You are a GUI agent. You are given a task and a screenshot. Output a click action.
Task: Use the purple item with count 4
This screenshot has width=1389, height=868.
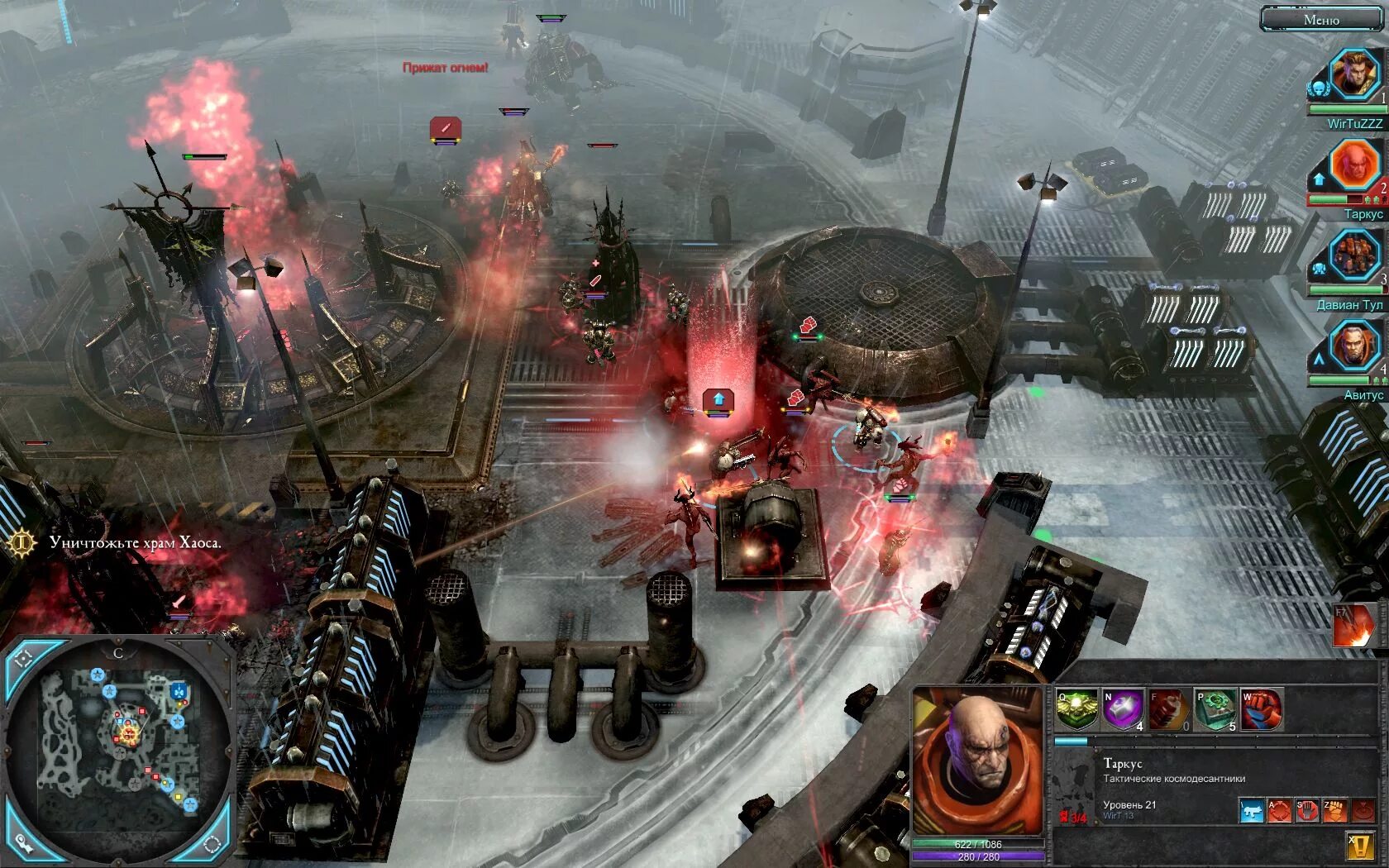(1123, 710)
